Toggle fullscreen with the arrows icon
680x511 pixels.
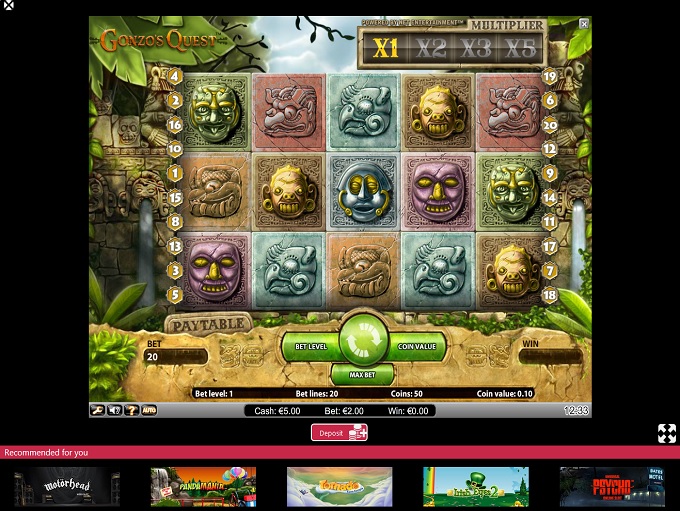pos(666,433)
